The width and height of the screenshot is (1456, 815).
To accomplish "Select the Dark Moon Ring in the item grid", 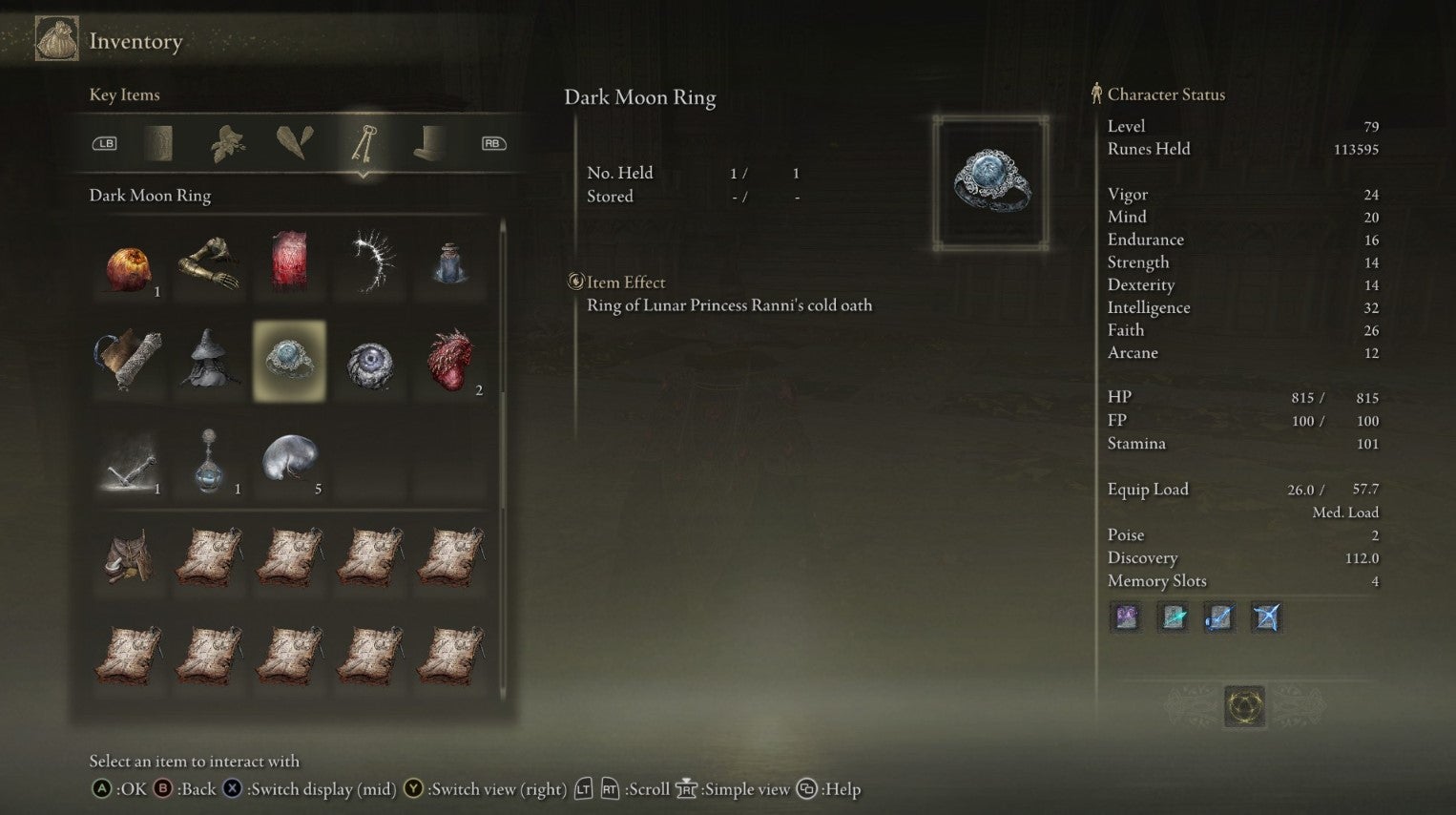I will [289, 361].
